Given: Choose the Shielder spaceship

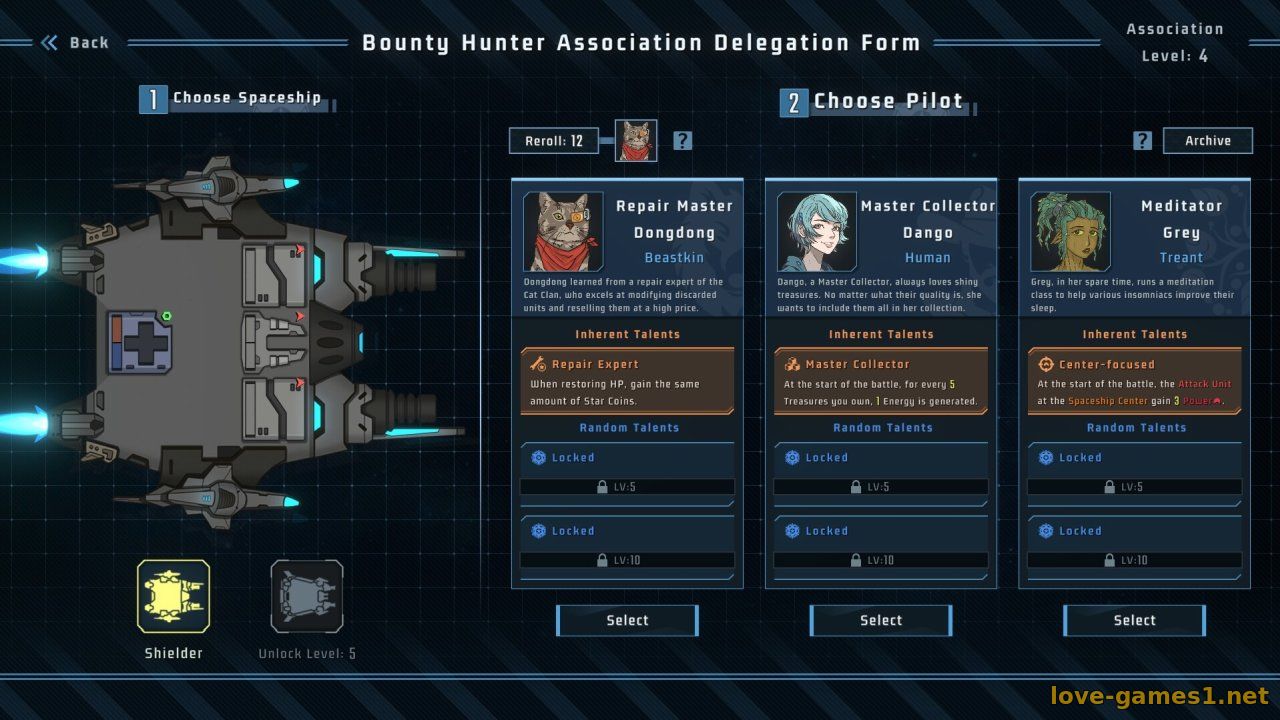Looking at the screenshot, I should pyautogui.click(x=173, y=596).
